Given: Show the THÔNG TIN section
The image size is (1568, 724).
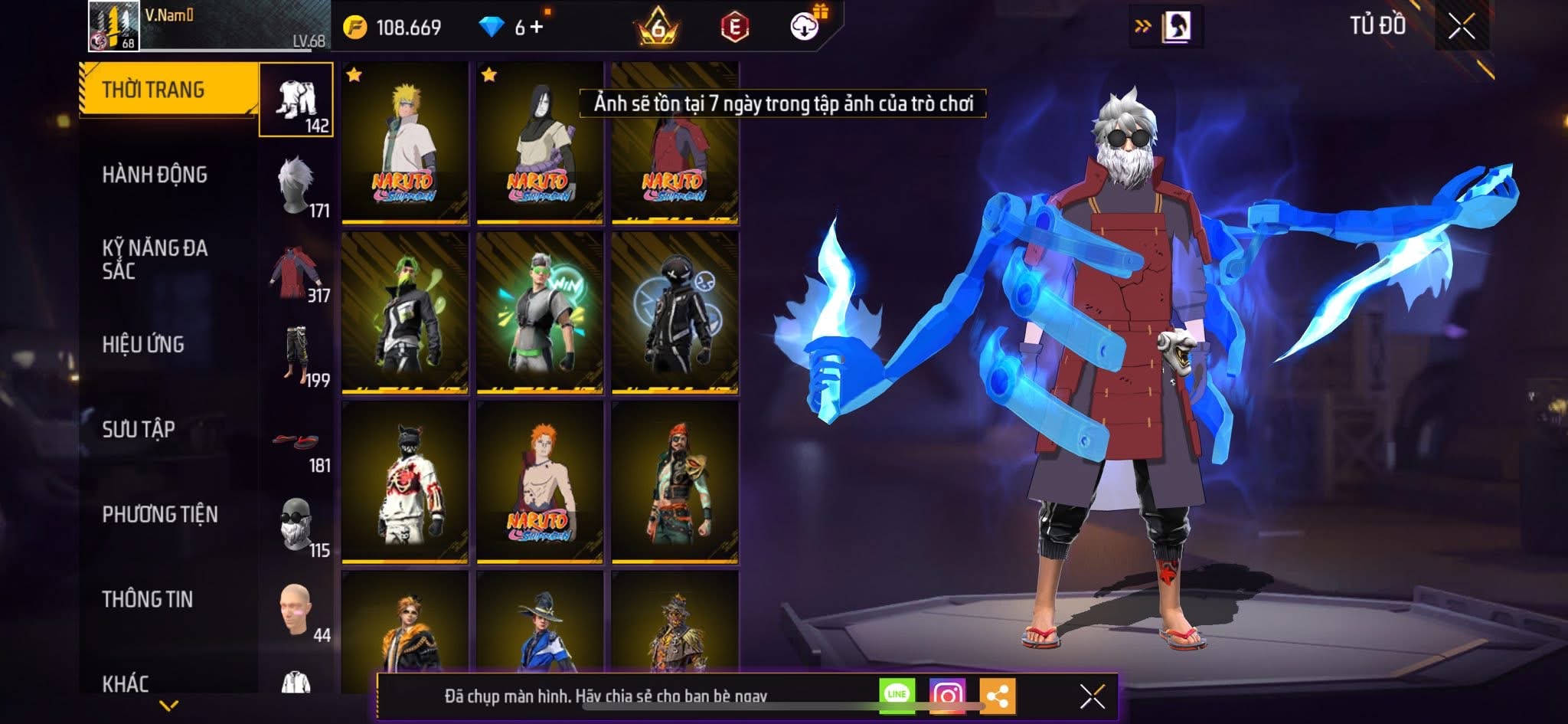Looking at the screenshot, I should click(x=148, y=599).
